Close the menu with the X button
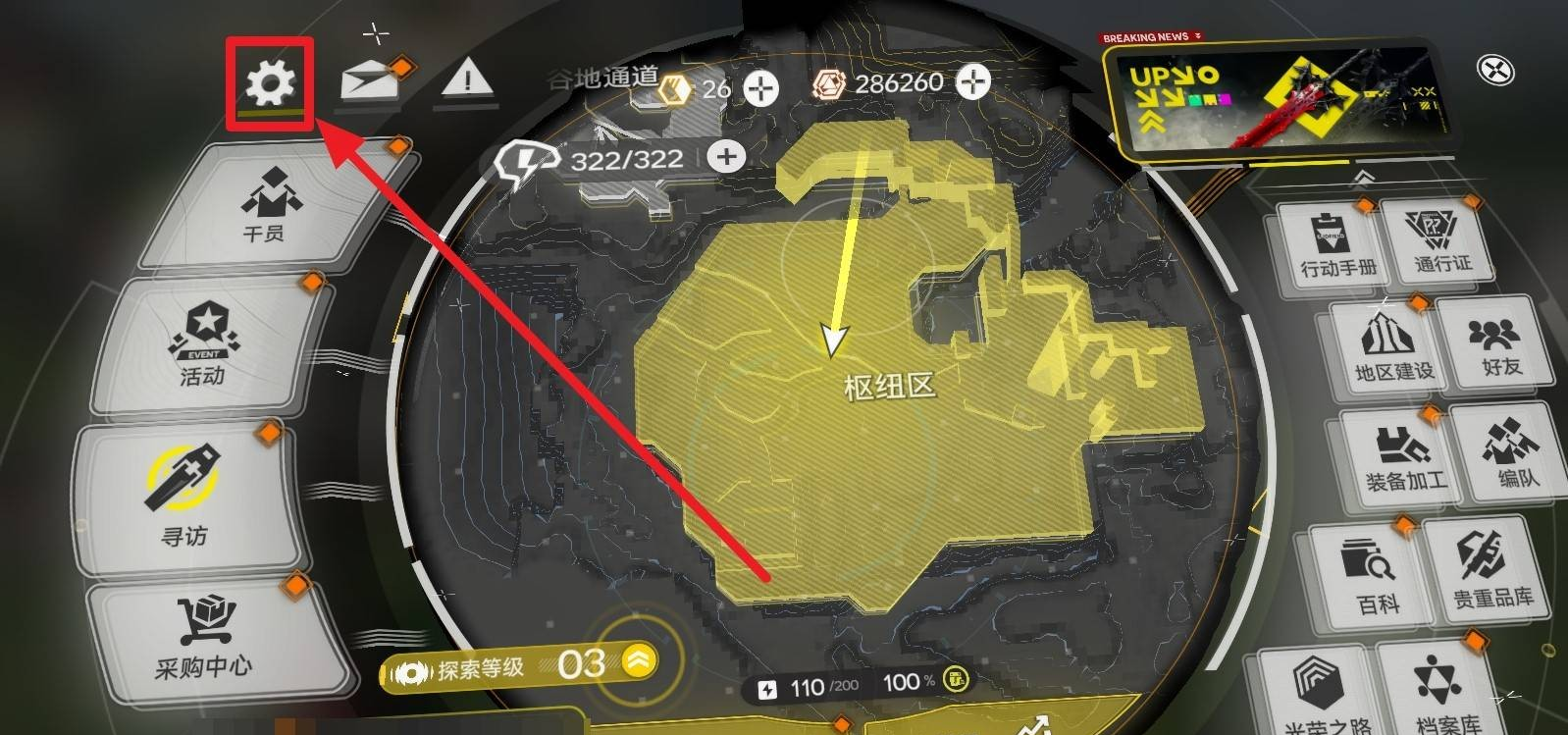This screenshot has width=1568, height=735. click(x=1494, y=71)
